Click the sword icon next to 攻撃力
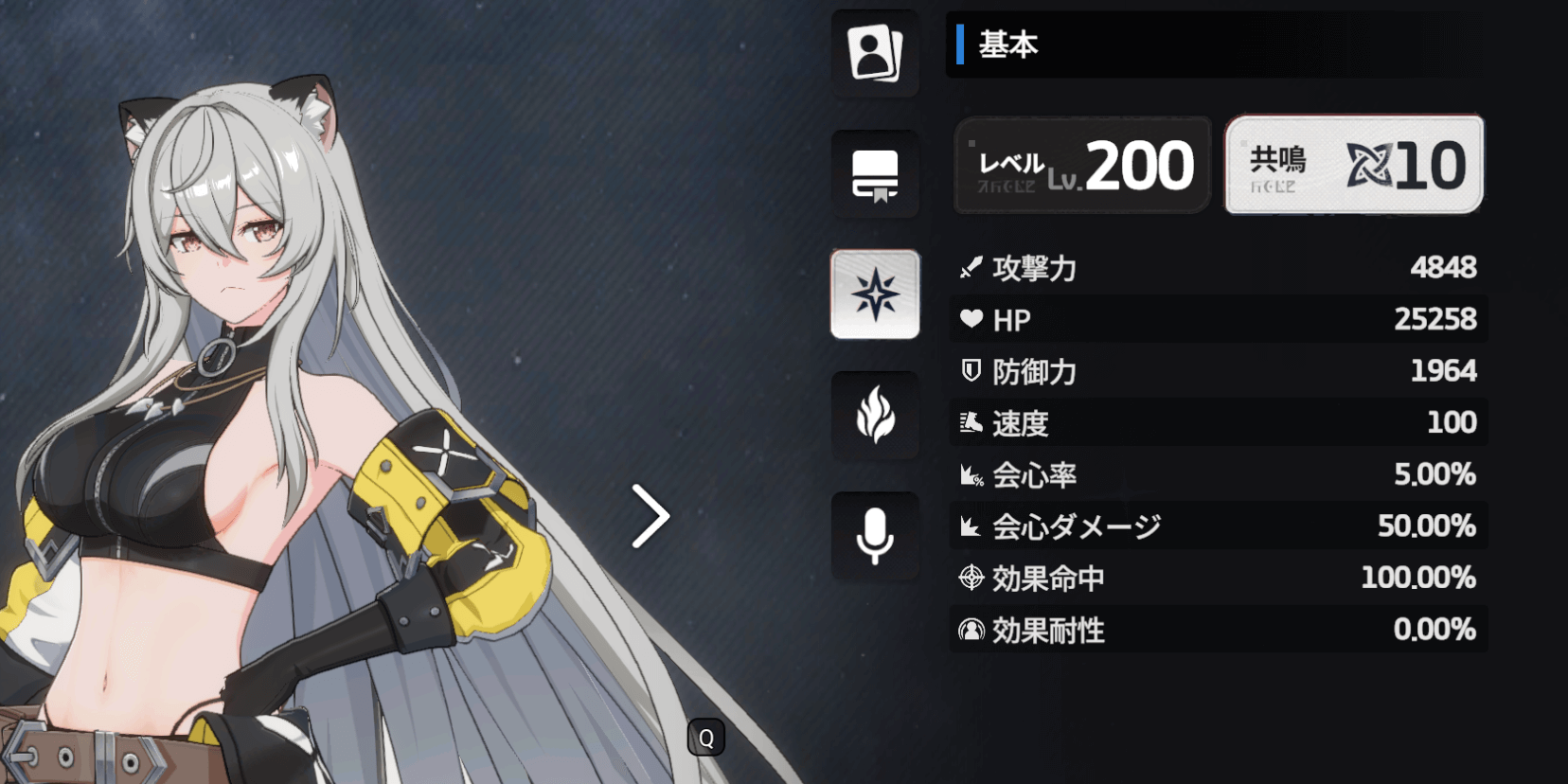The width and height of the screenshot is (1568, 784). (x=970, y=268)
